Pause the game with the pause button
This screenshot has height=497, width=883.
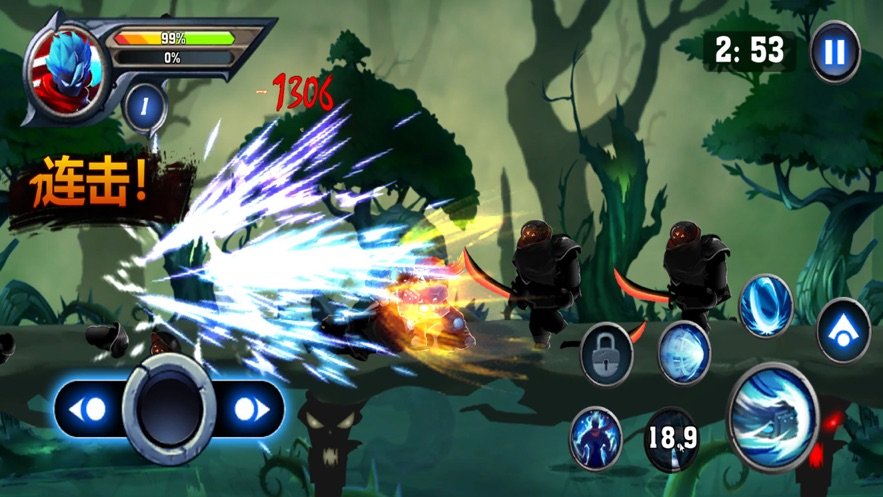click(x=834, y=52)
